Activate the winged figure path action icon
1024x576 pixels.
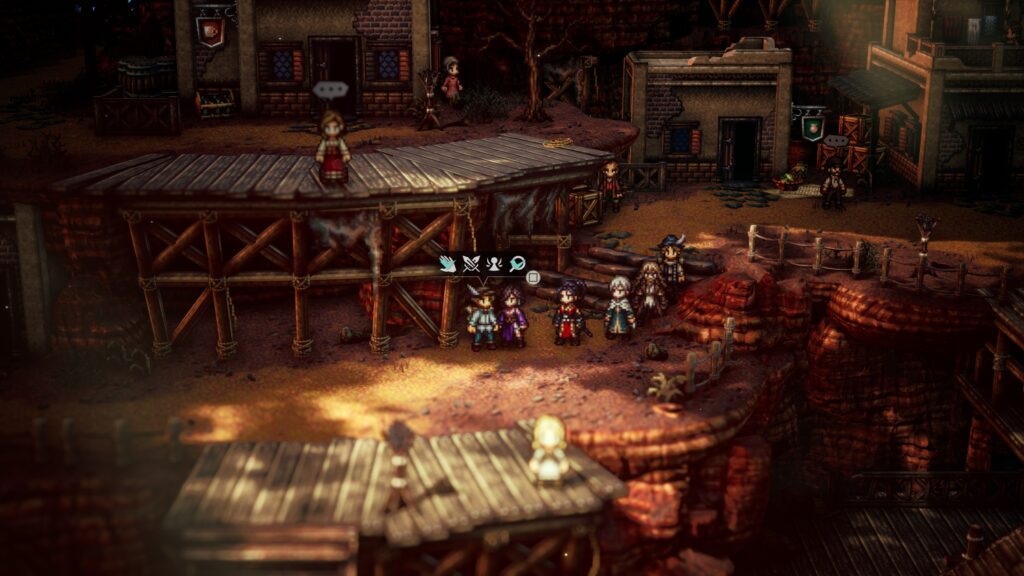[x=494, y=264]
